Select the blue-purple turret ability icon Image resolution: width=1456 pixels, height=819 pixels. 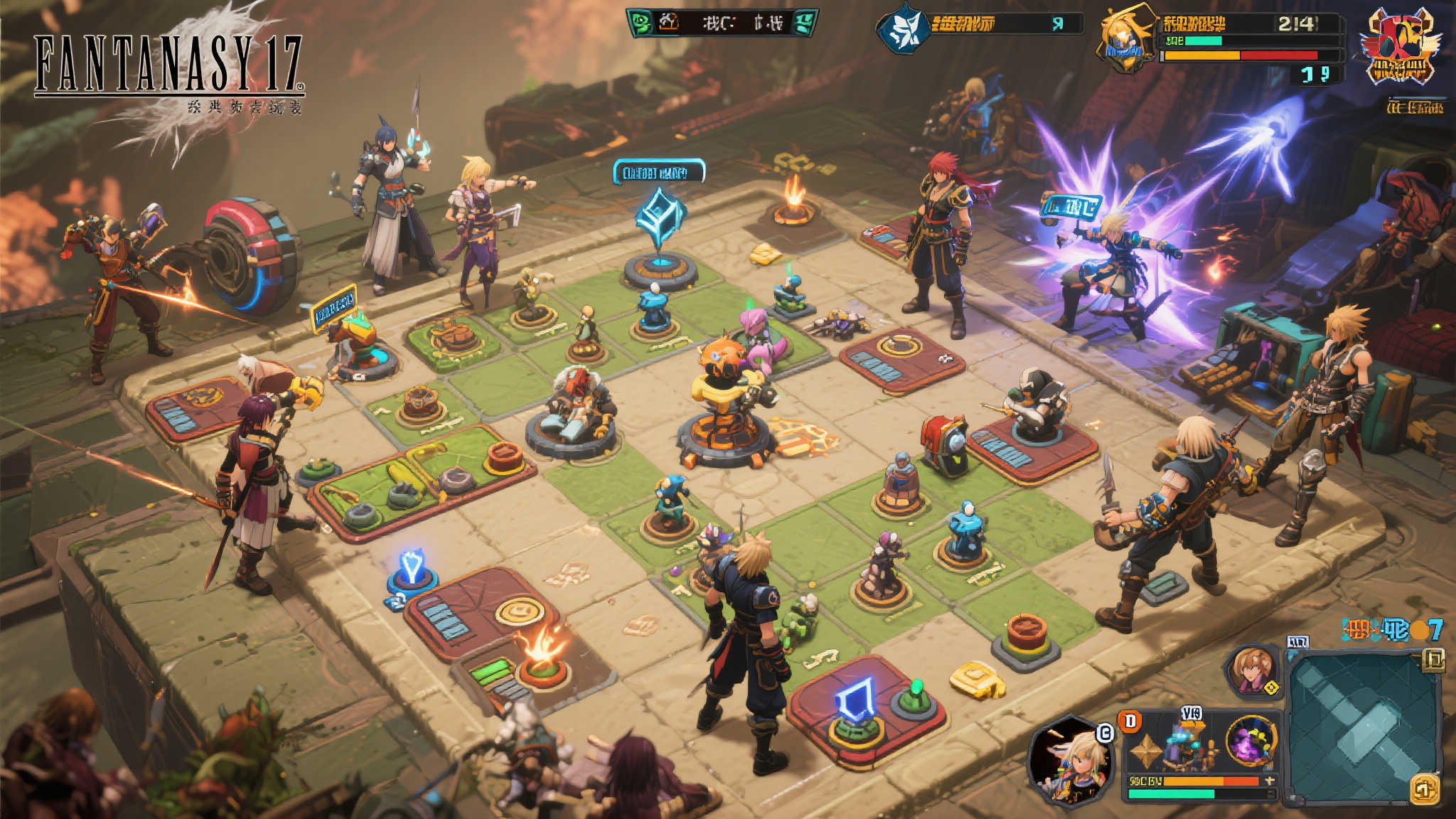tap(1186, 748)
